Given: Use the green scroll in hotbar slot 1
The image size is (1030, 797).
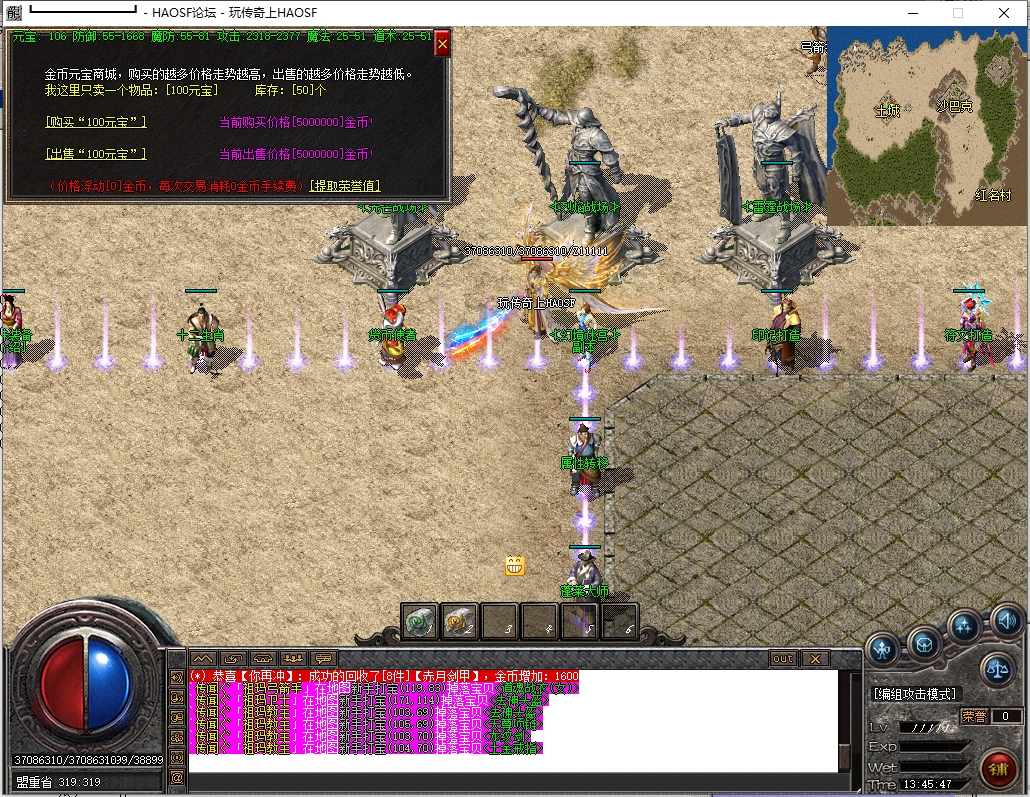Looking at the screenshot, I should click(x=419, y=621).
